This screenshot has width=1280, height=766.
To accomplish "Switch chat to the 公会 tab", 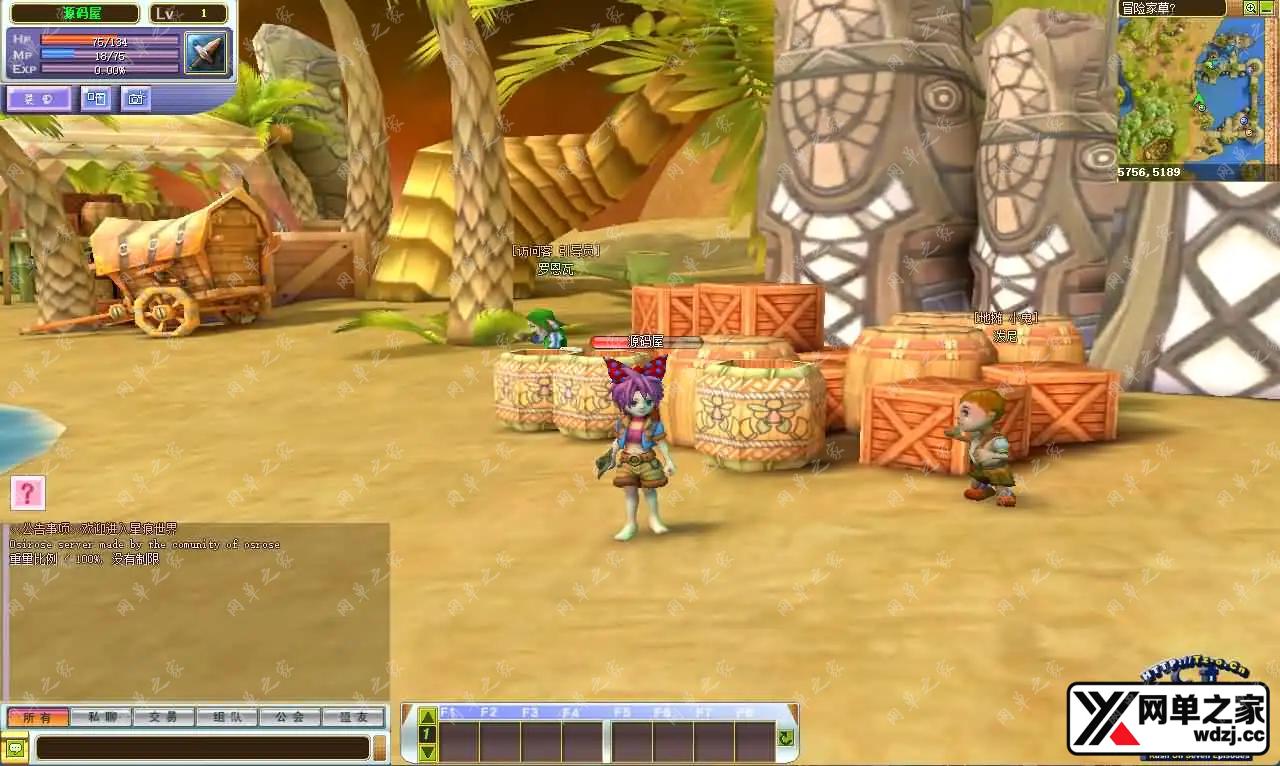I will click(x=290, y=717).
